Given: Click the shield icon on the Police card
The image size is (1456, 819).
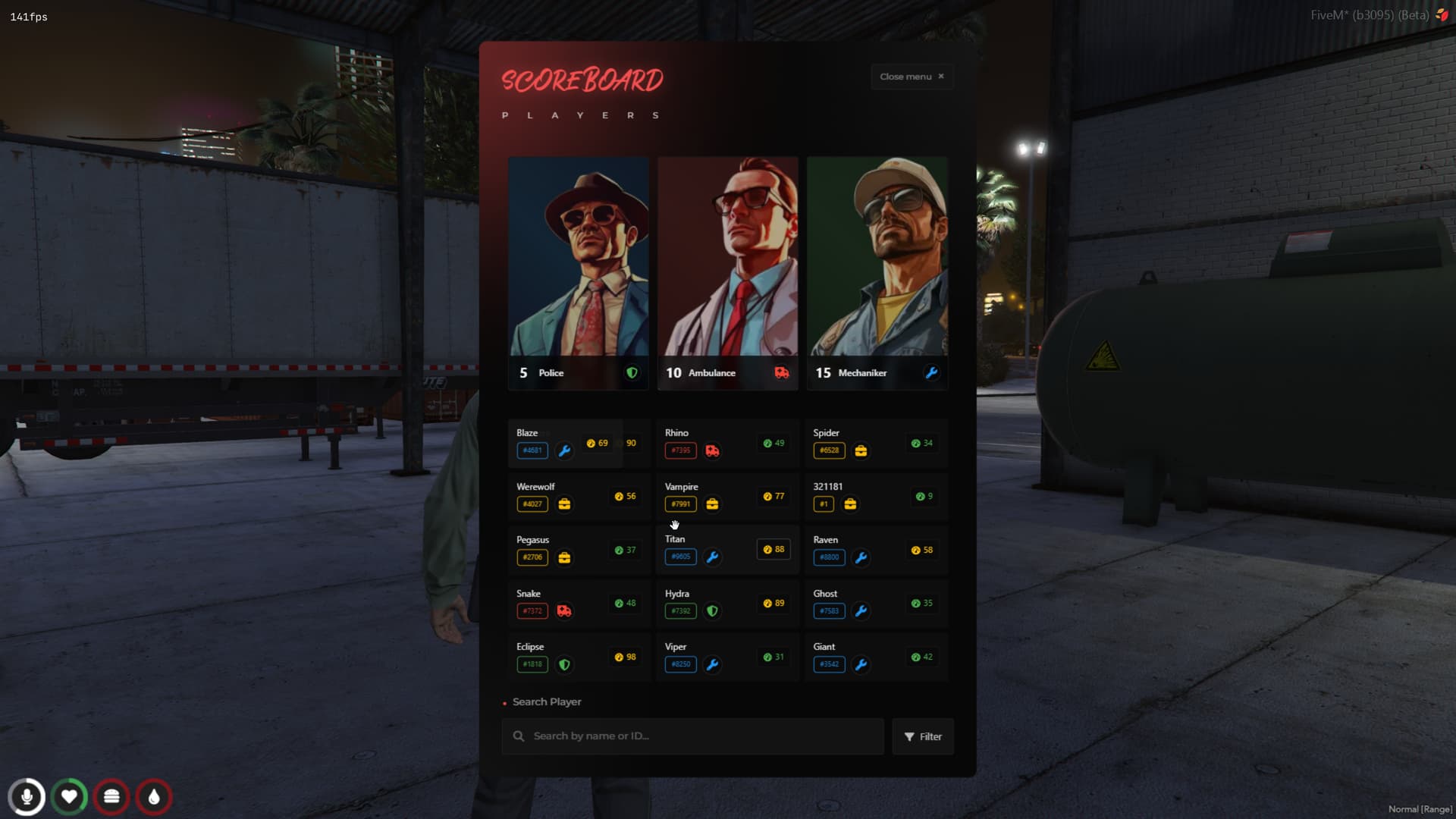Looking at the screenshot, I should coord(632,372).
